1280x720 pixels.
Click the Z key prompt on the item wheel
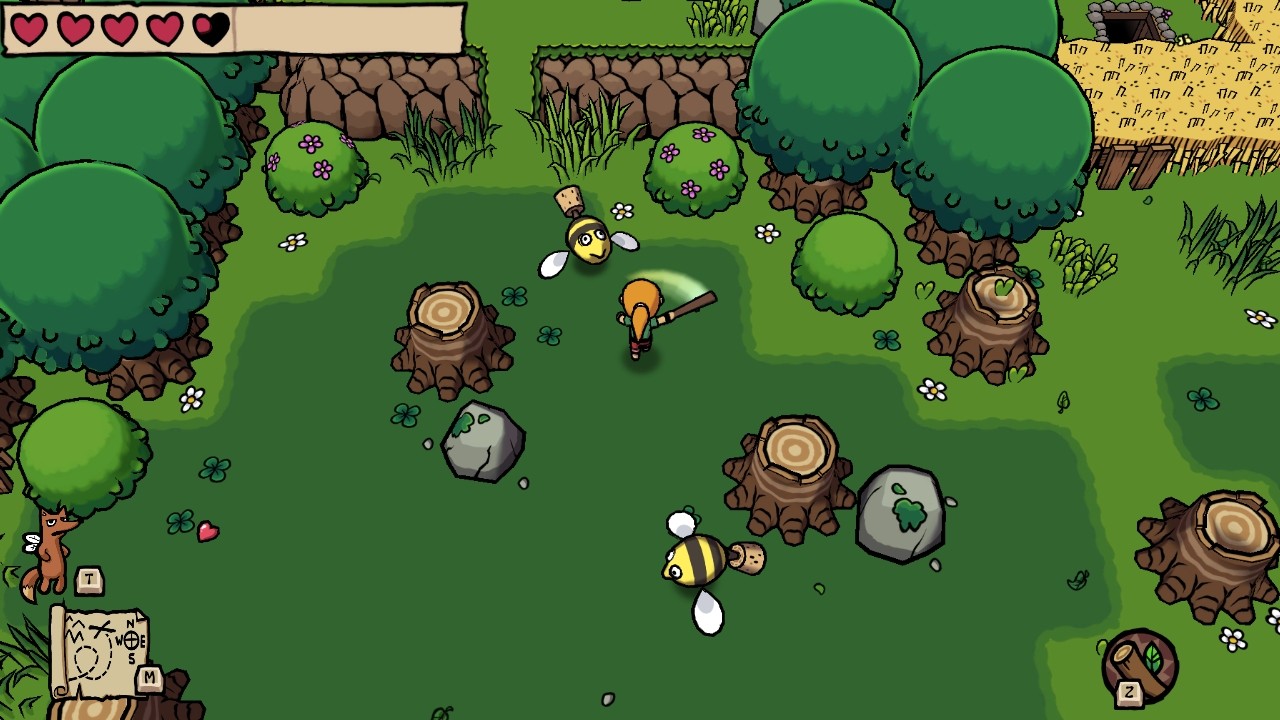(1130, 692)
